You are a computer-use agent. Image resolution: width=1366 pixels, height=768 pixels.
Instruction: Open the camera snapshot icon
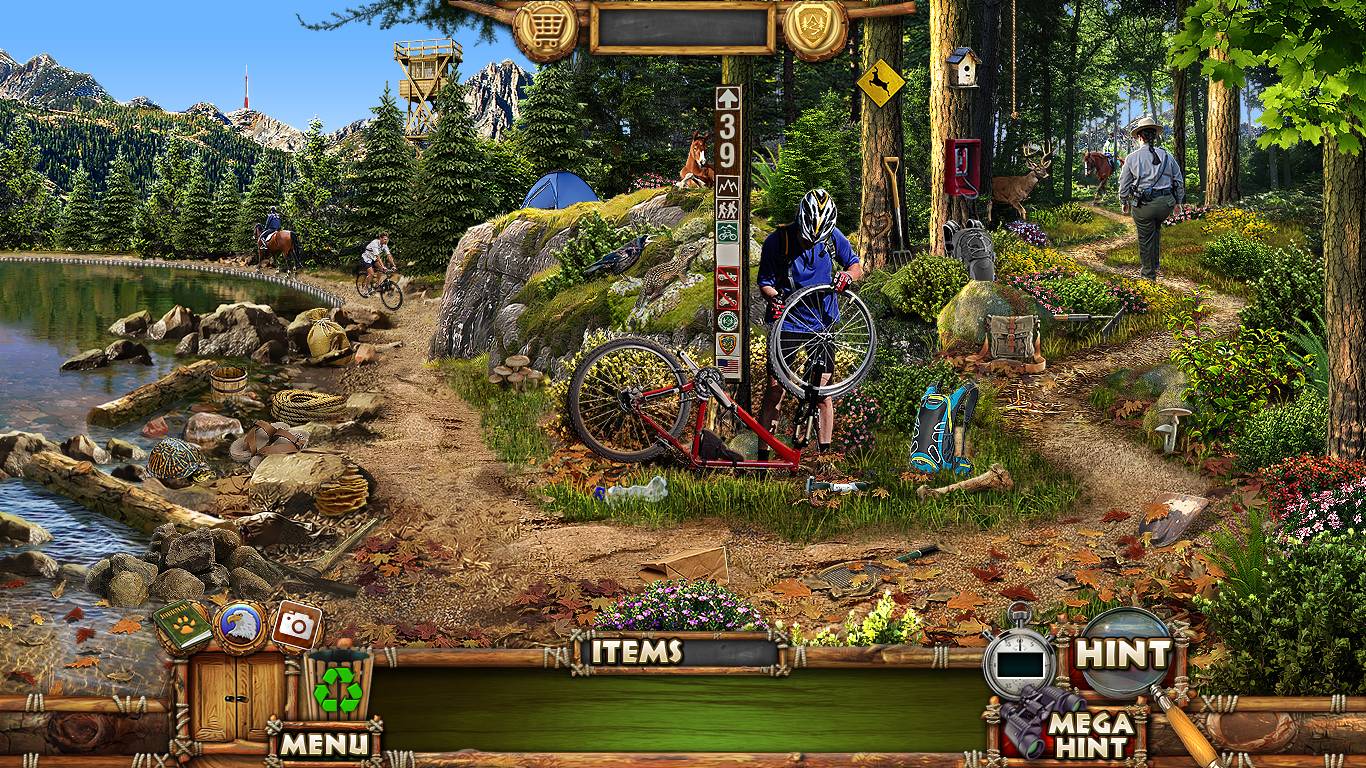coord(296,624)
